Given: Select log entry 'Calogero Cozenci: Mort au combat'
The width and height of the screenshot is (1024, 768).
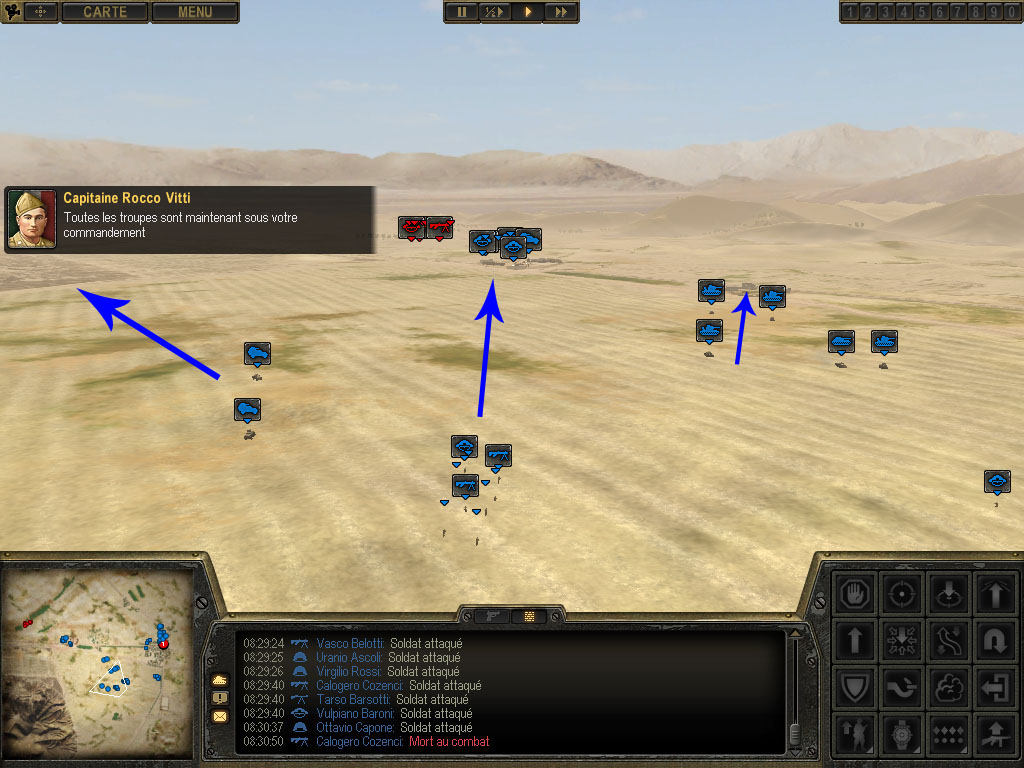Looking at the screenshot, I should [x=402, y=742].
